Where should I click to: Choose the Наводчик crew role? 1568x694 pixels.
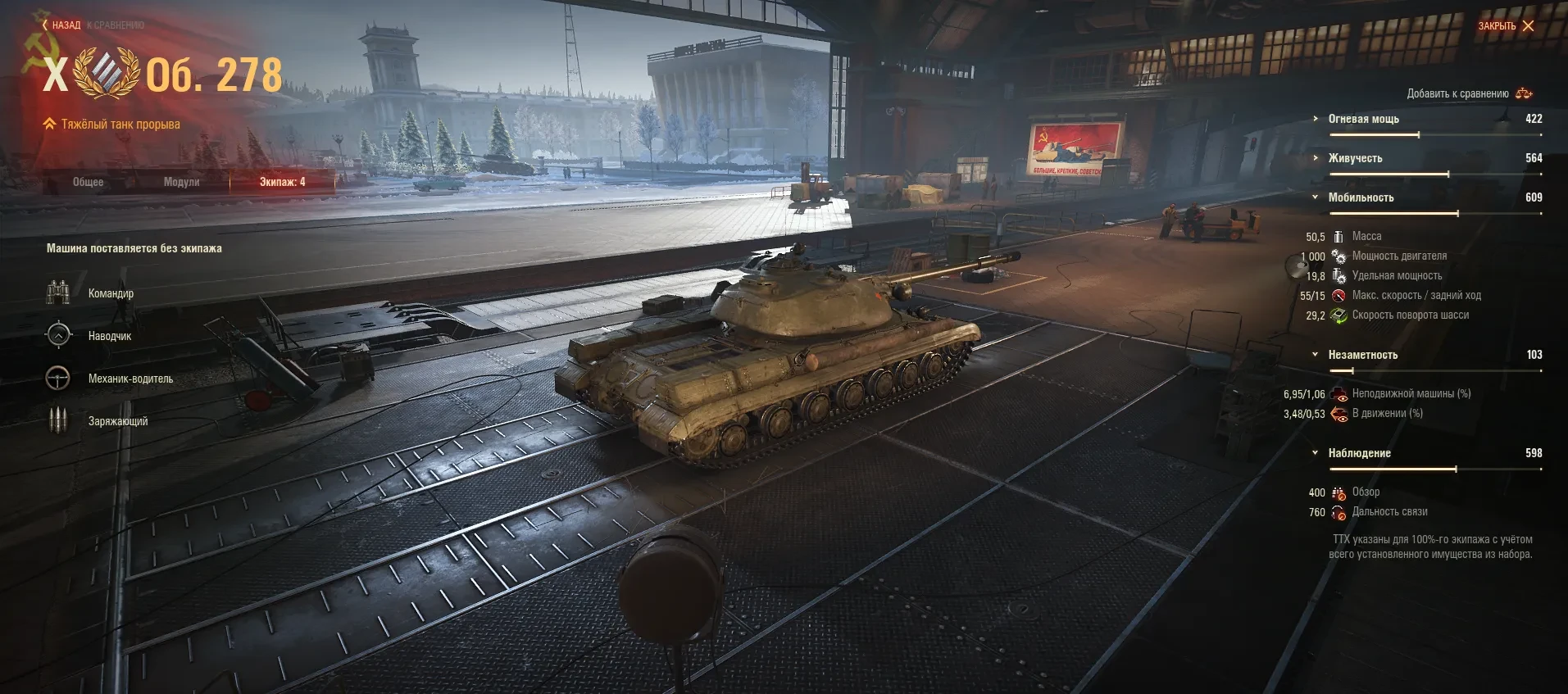point(110,336)
